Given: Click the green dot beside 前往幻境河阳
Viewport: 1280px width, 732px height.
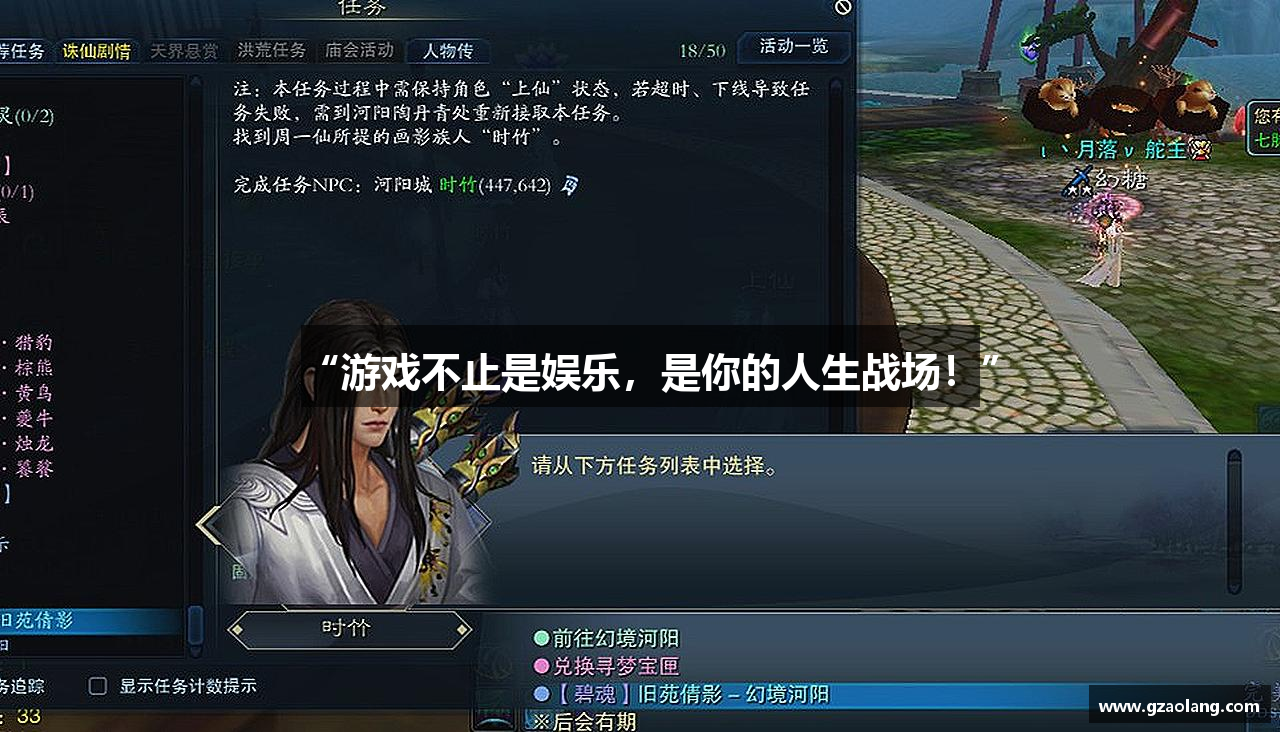Looking at the screenshot, I should [541, 636].
